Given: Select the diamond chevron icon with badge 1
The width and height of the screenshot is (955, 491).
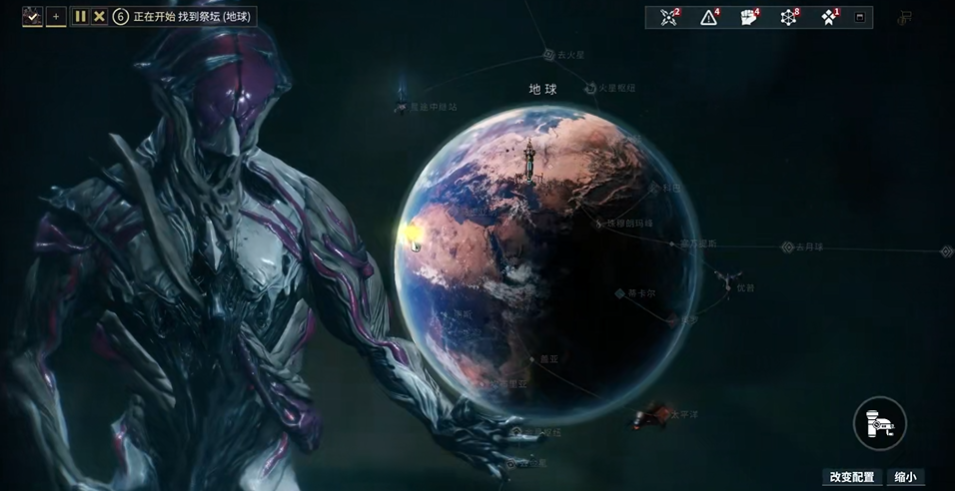Looking at the screenshot, I should tap(828, 17).
